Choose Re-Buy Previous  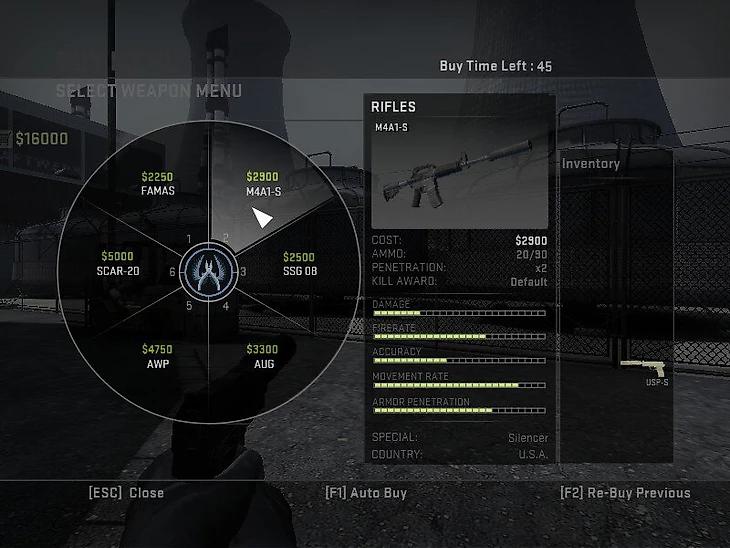[x=625, y=493]
